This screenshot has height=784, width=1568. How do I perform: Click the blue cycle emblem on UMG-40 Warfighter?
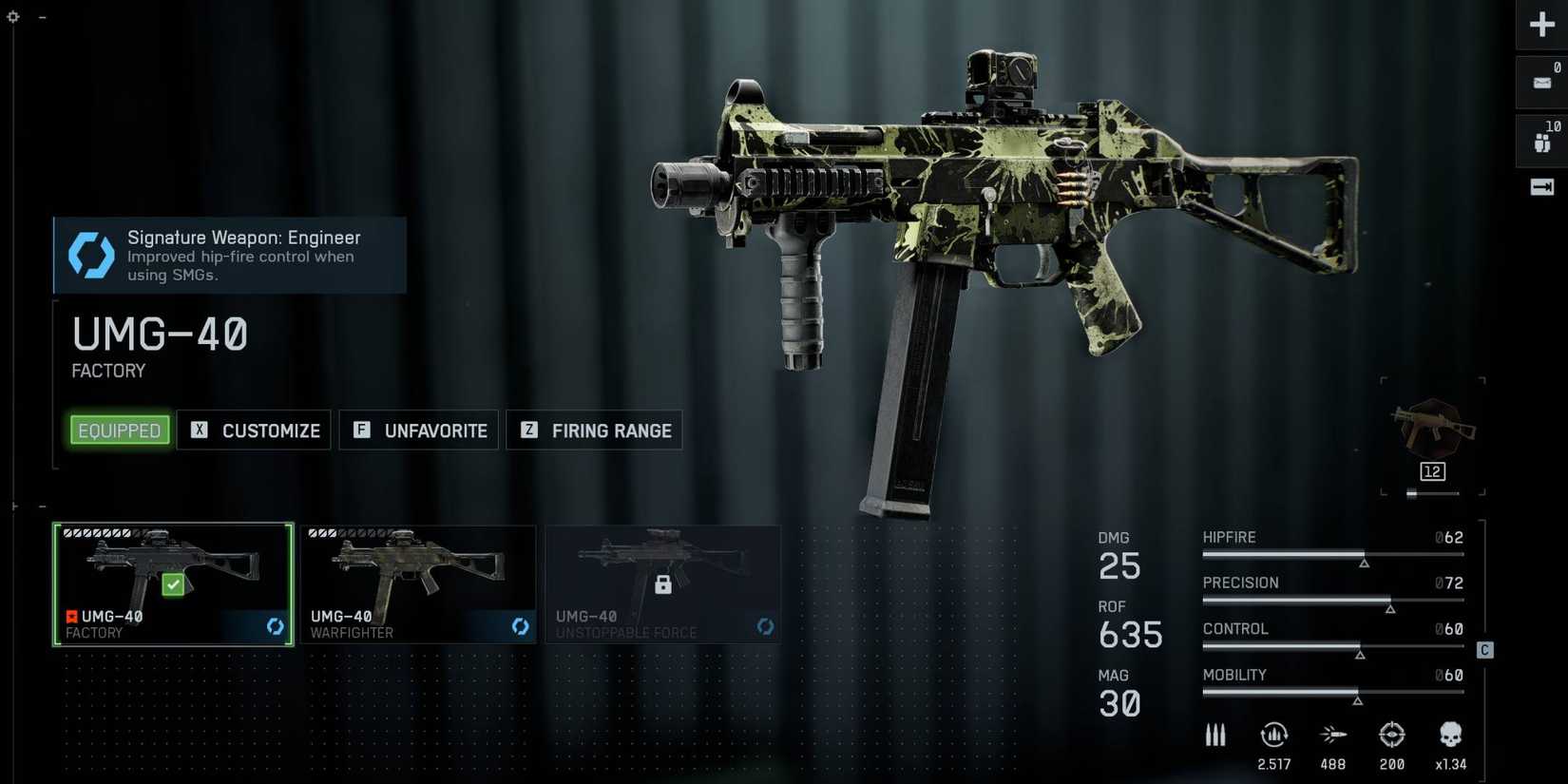point(520,627)
